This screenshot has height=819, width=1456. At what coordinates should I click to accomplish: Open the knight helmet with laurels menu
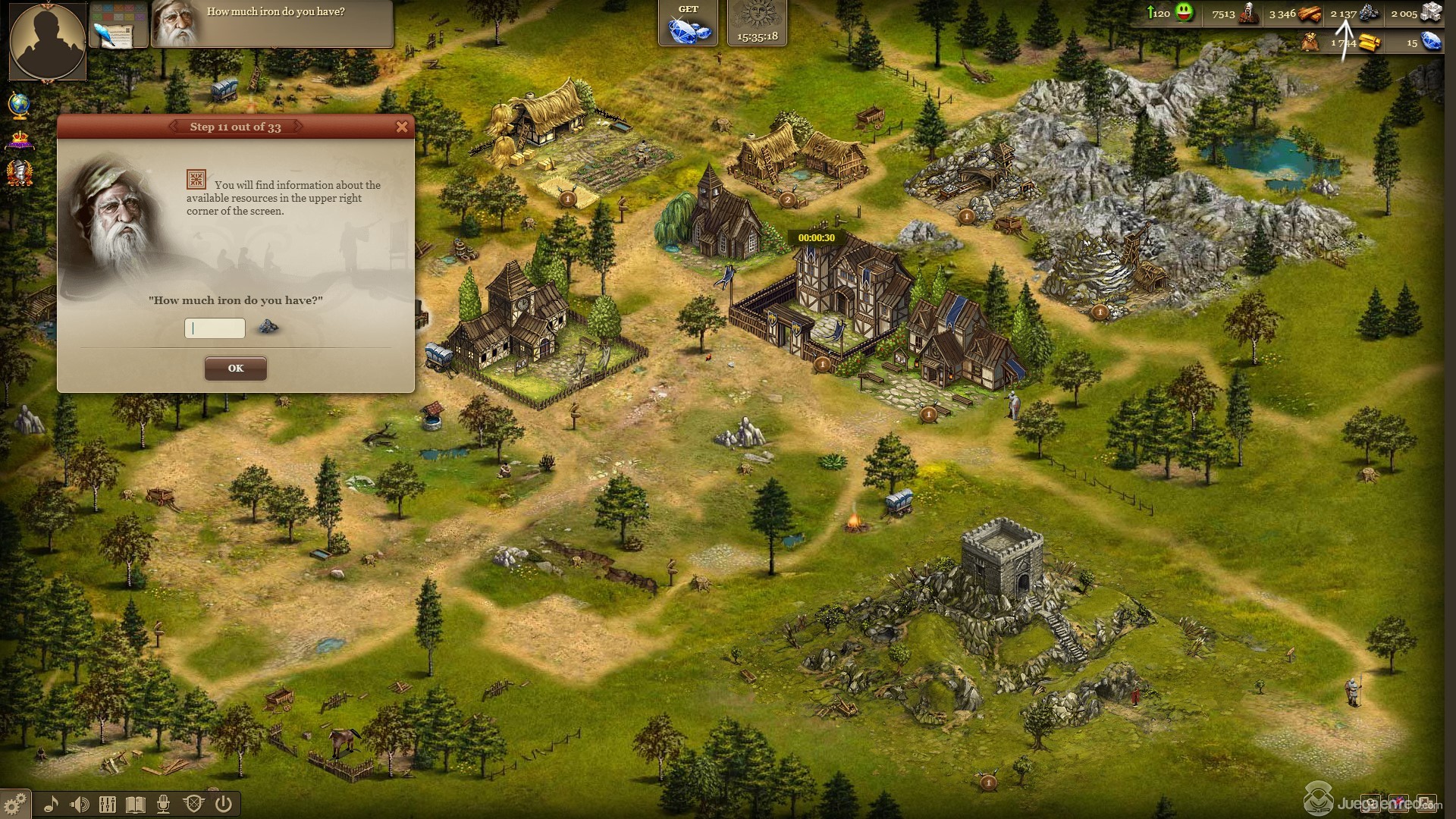20,174
